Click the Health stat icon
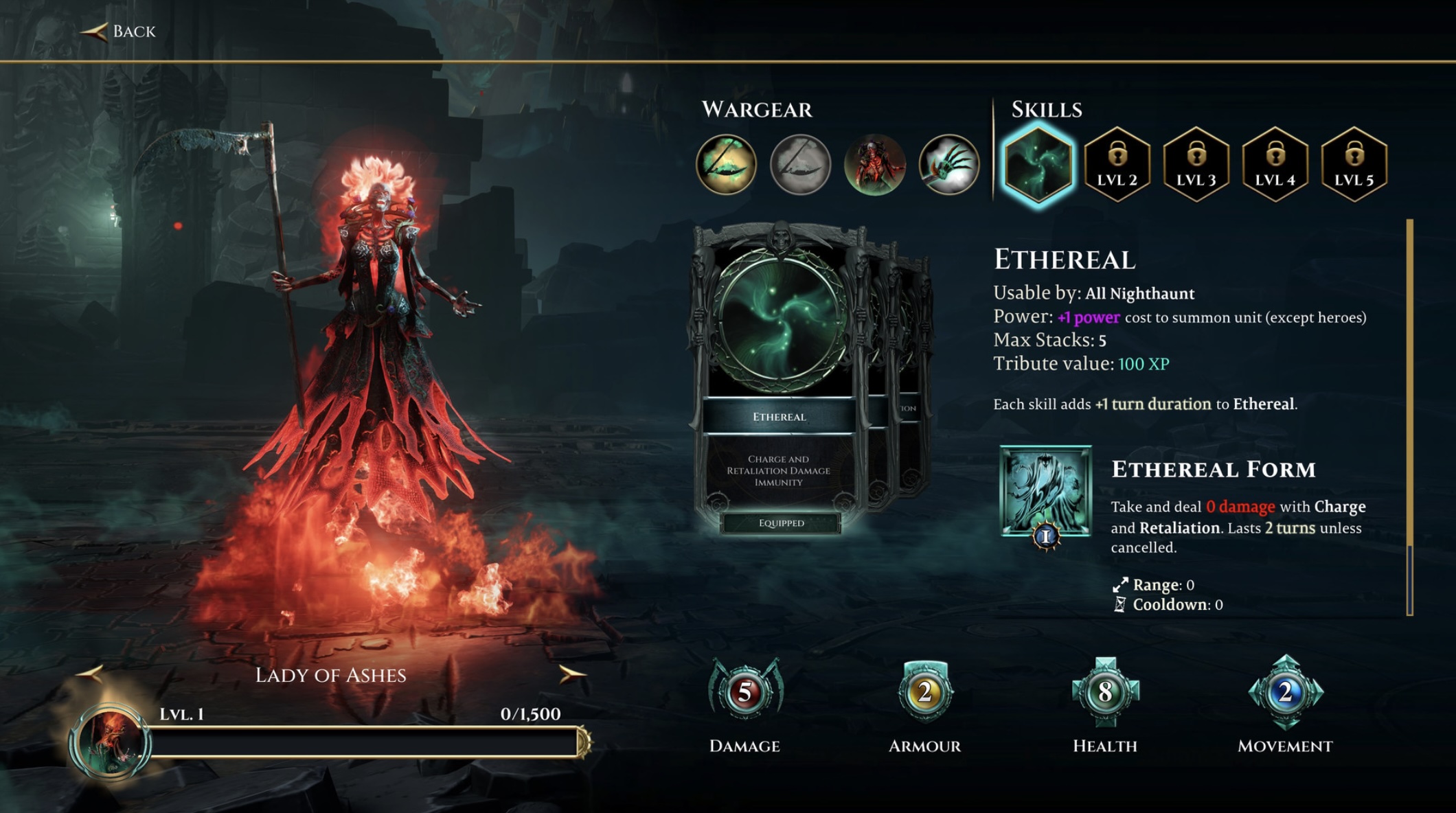This screenshot has height=813, width=1456. (1105, 692)
